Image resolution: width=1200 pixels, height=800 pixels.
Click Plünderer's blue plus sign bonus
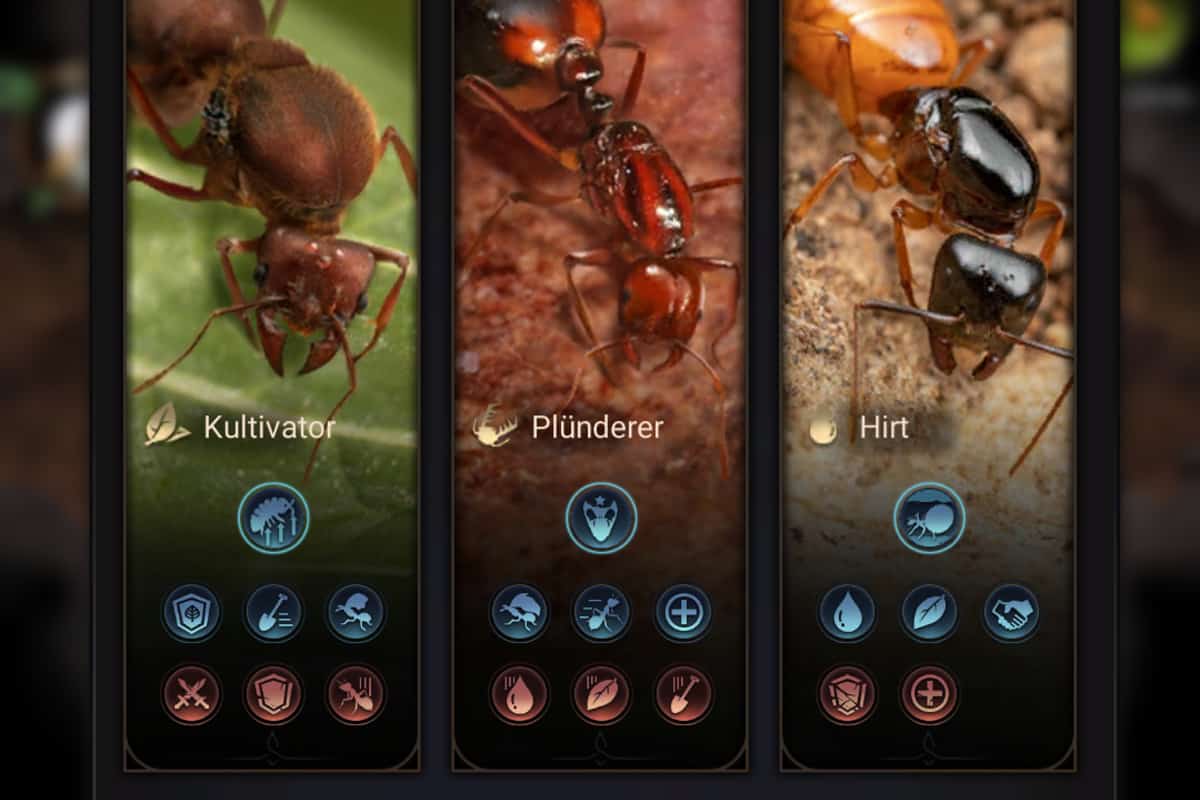click(x=683, y=613)
